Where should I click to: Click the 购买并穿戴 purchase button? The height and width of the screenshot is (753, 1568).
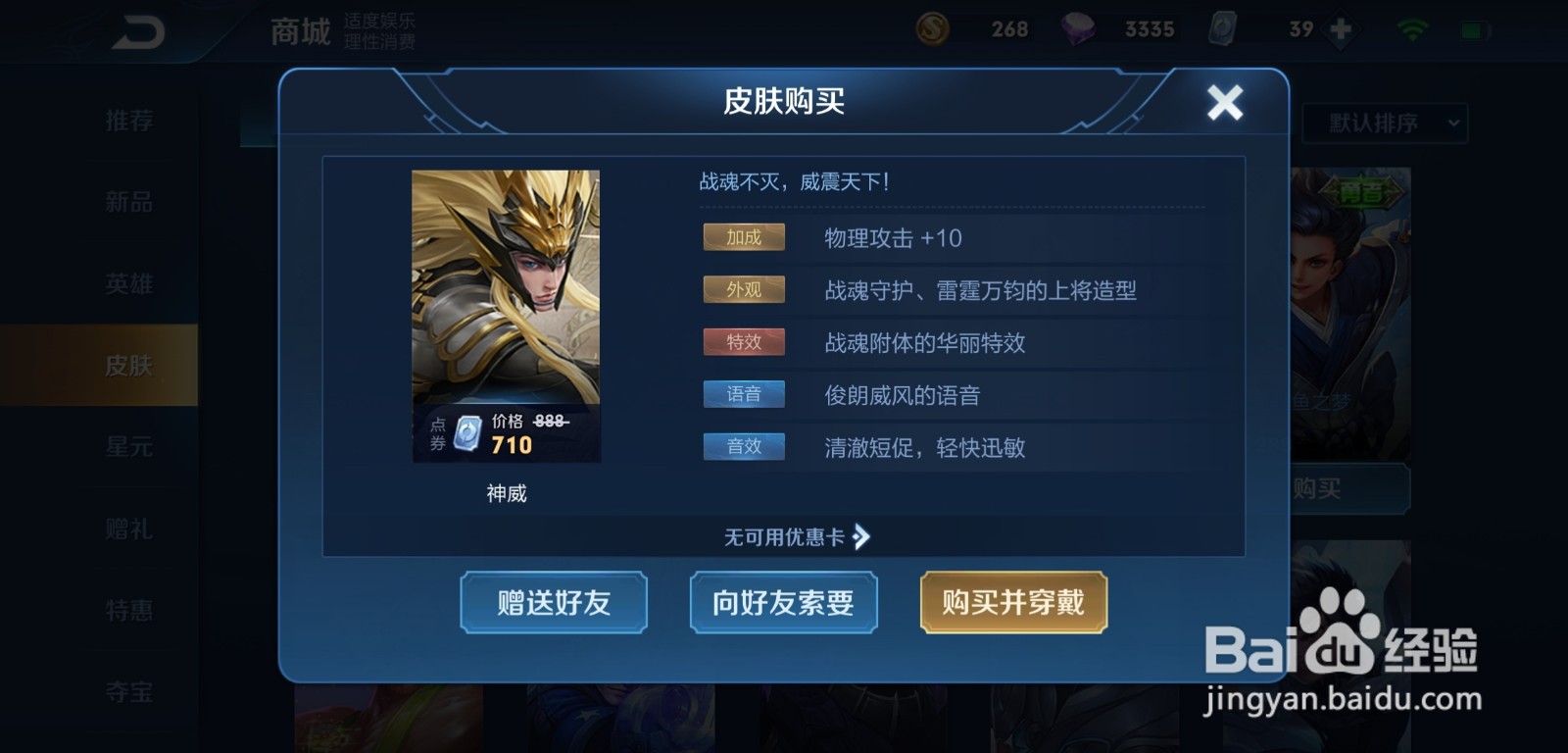click(1012, 603)
